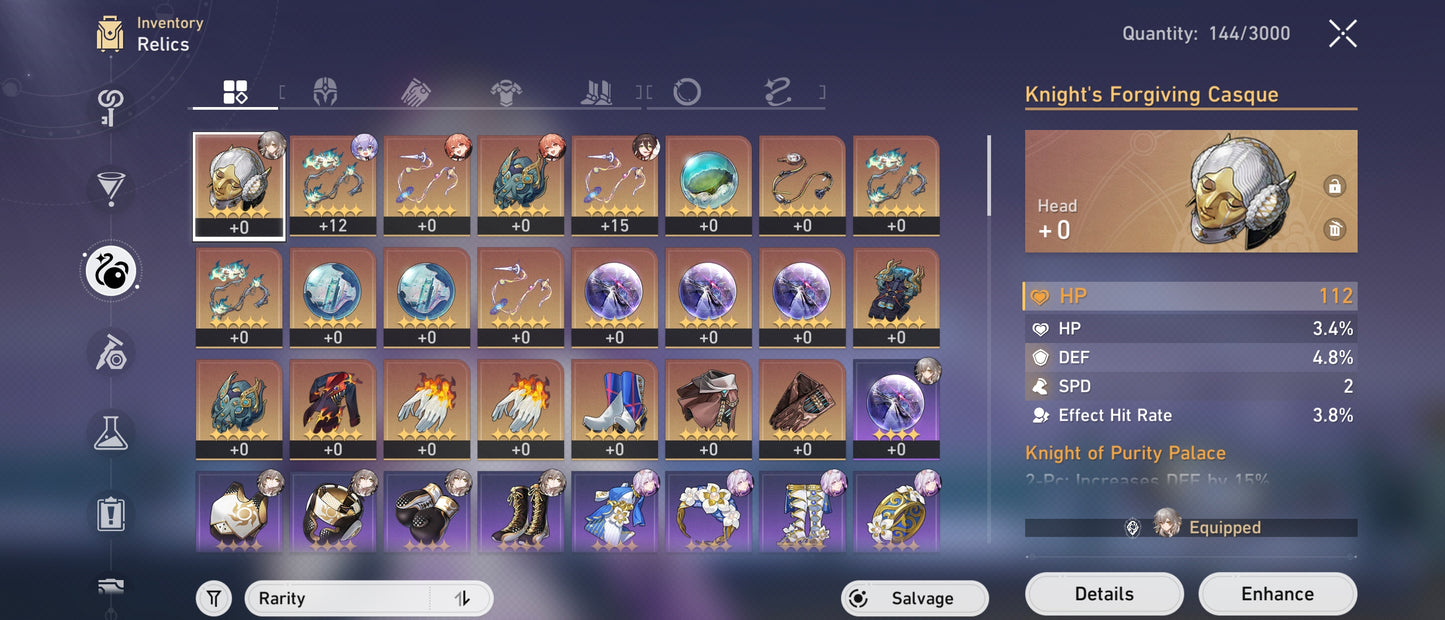Switch to the link rope tab

778,93
